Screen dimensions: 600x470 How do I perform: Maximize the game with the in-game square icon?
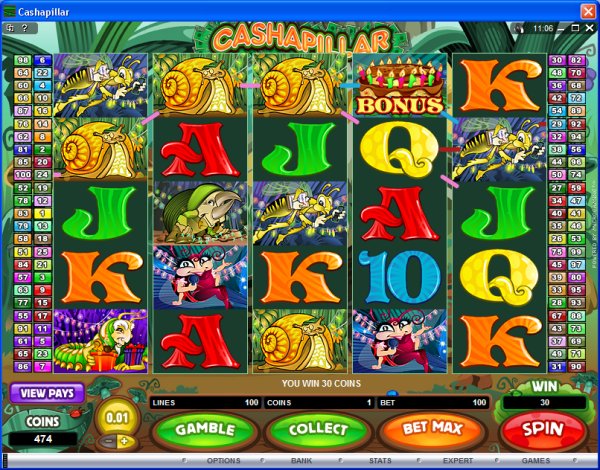click(x=575, y=29)
